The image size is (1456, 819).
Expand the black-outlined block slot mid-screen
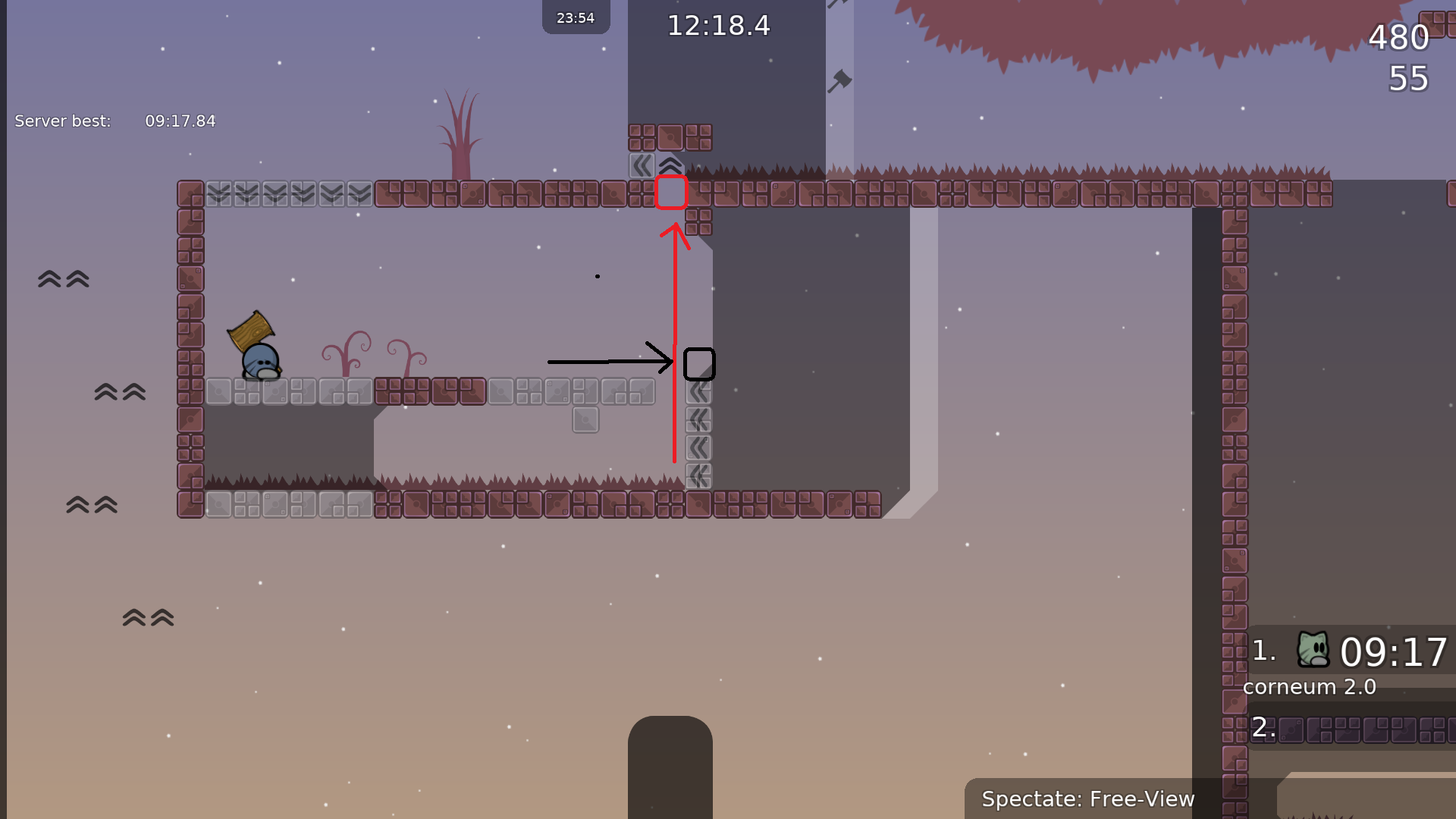click(698, 364)
